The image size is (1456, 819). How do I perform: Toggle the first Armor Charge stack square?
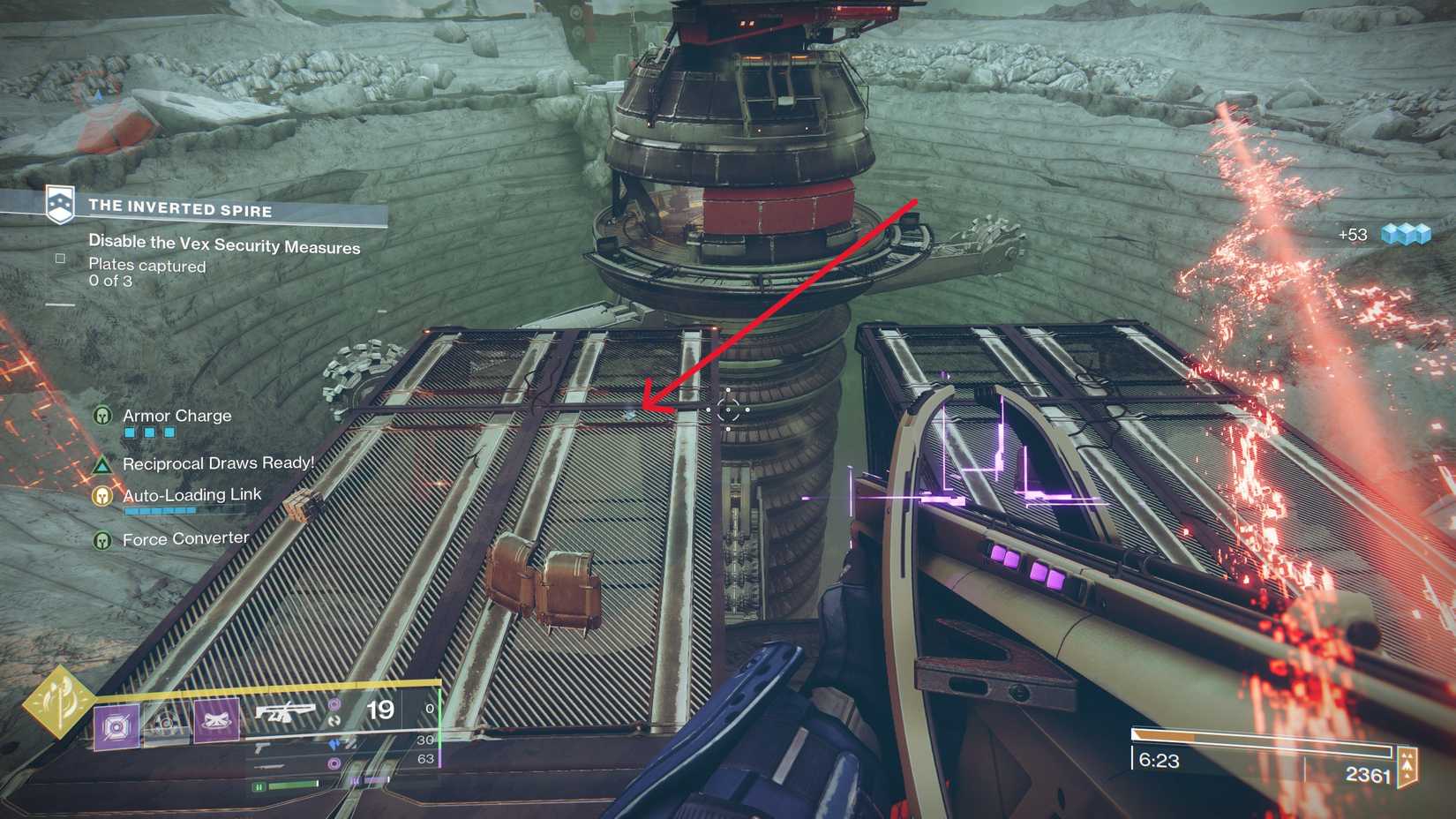coord(129,432)
